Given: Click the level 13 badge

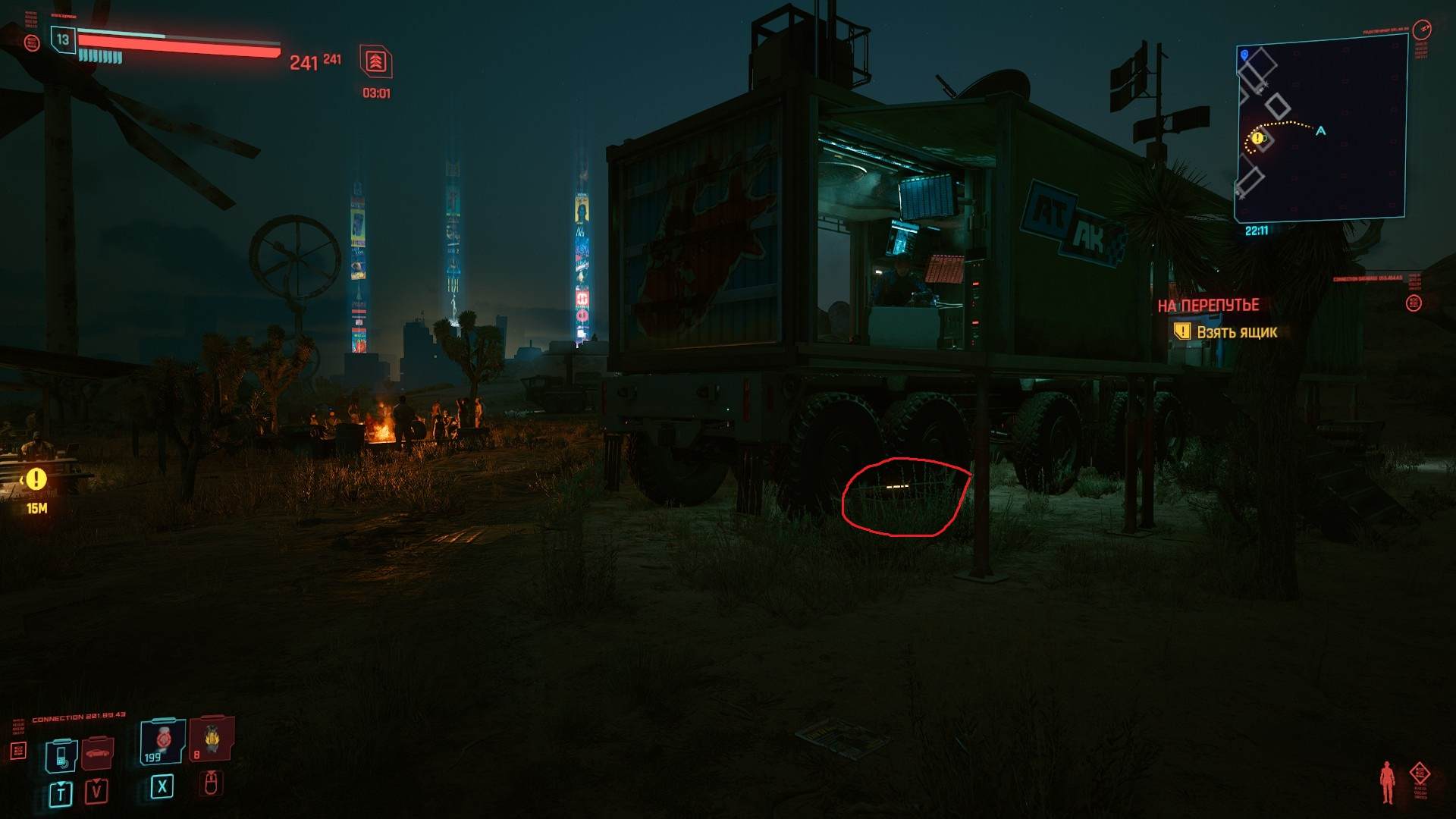Looking at the screenshot, I should tap(63, 39).
